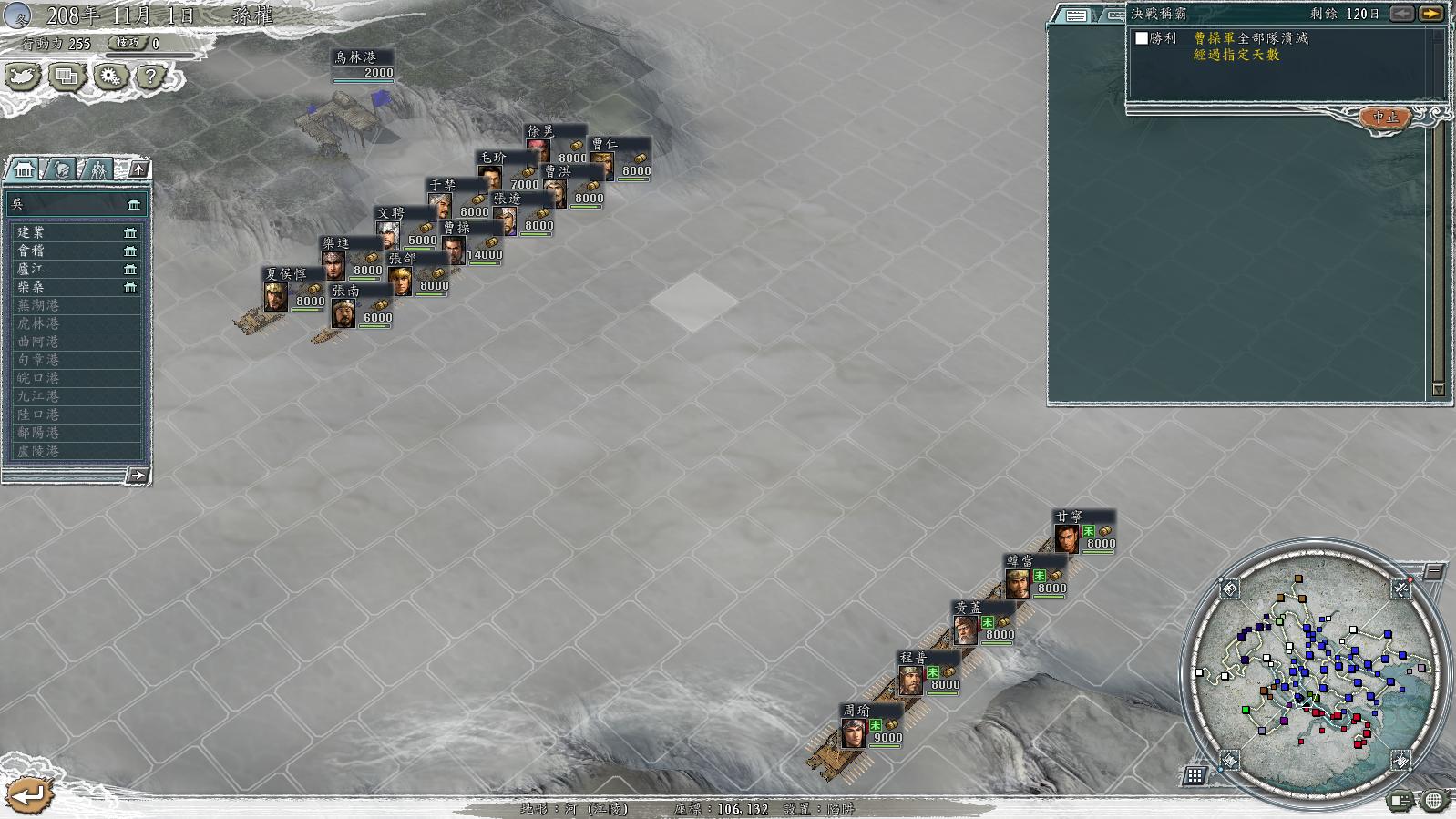The image size is (1456, 819).
Task: Switch to the people figures list tab
Action: coord(97,169)
